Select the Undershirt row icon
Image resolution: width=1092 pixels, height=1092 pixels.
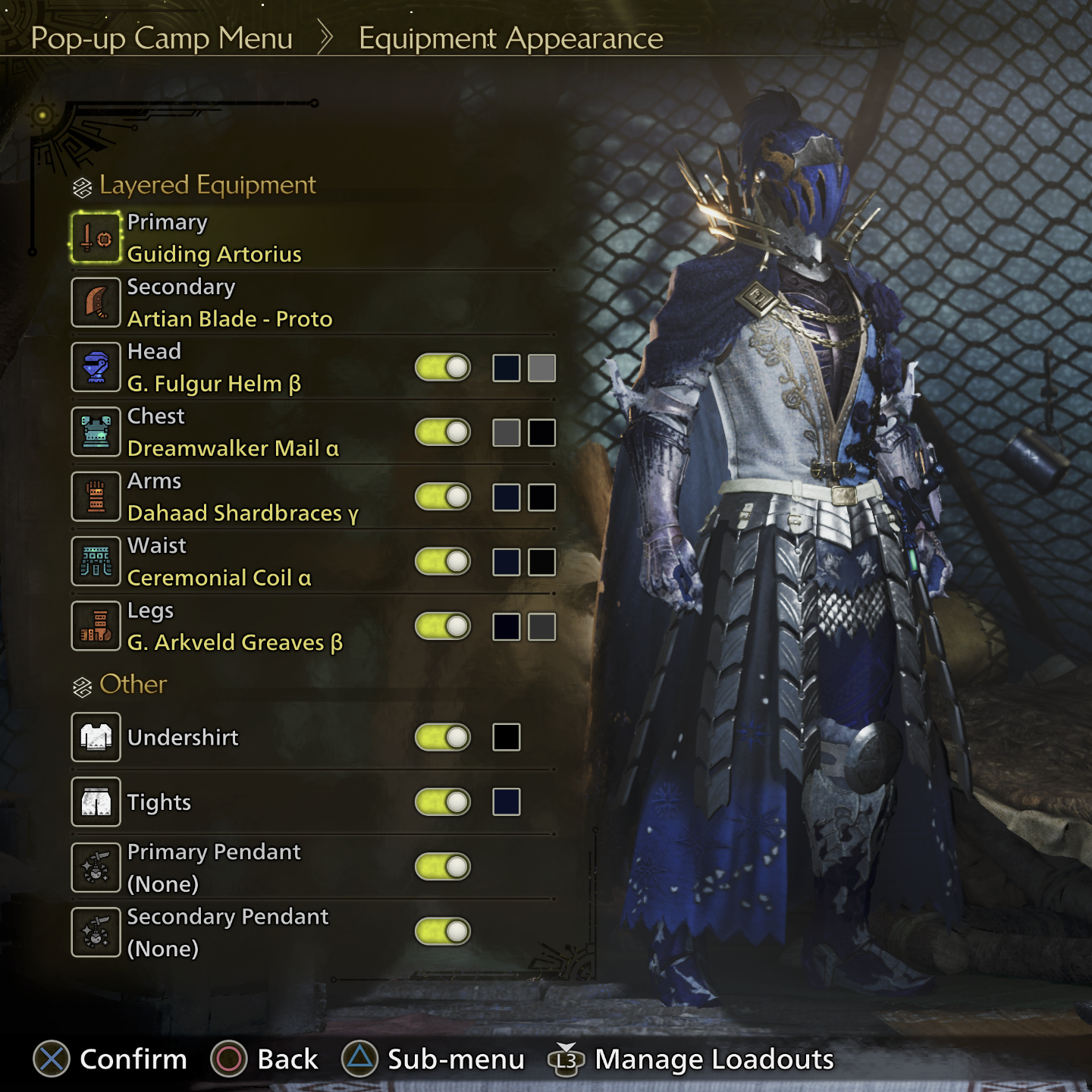pyautogui.click(x=96, y=737)
